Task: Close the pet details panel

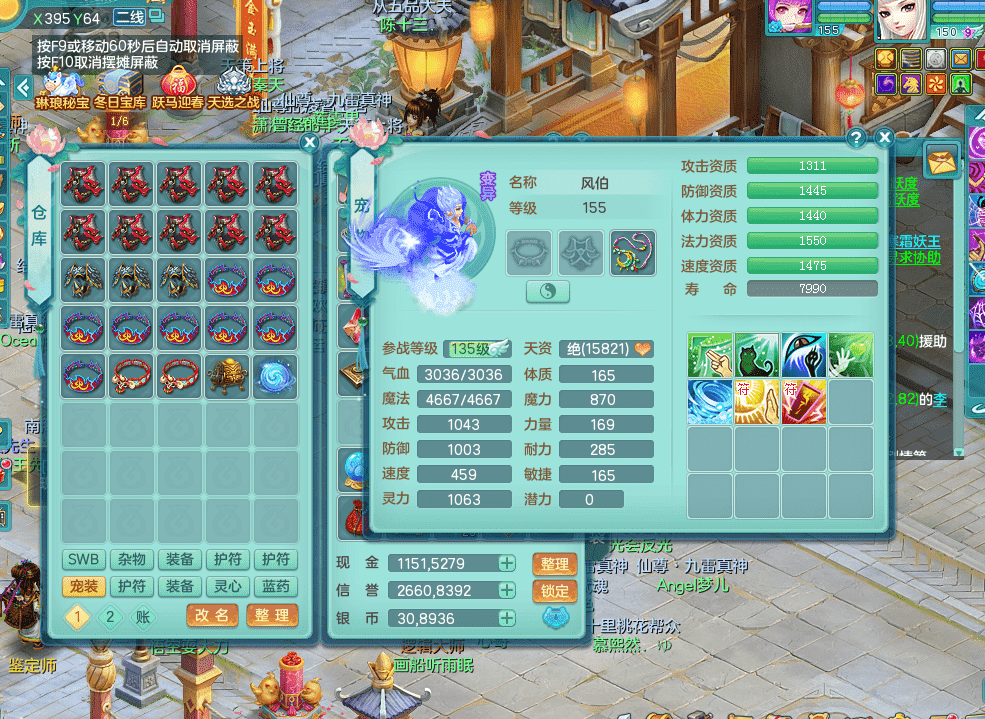Action: tap(884, 138)
